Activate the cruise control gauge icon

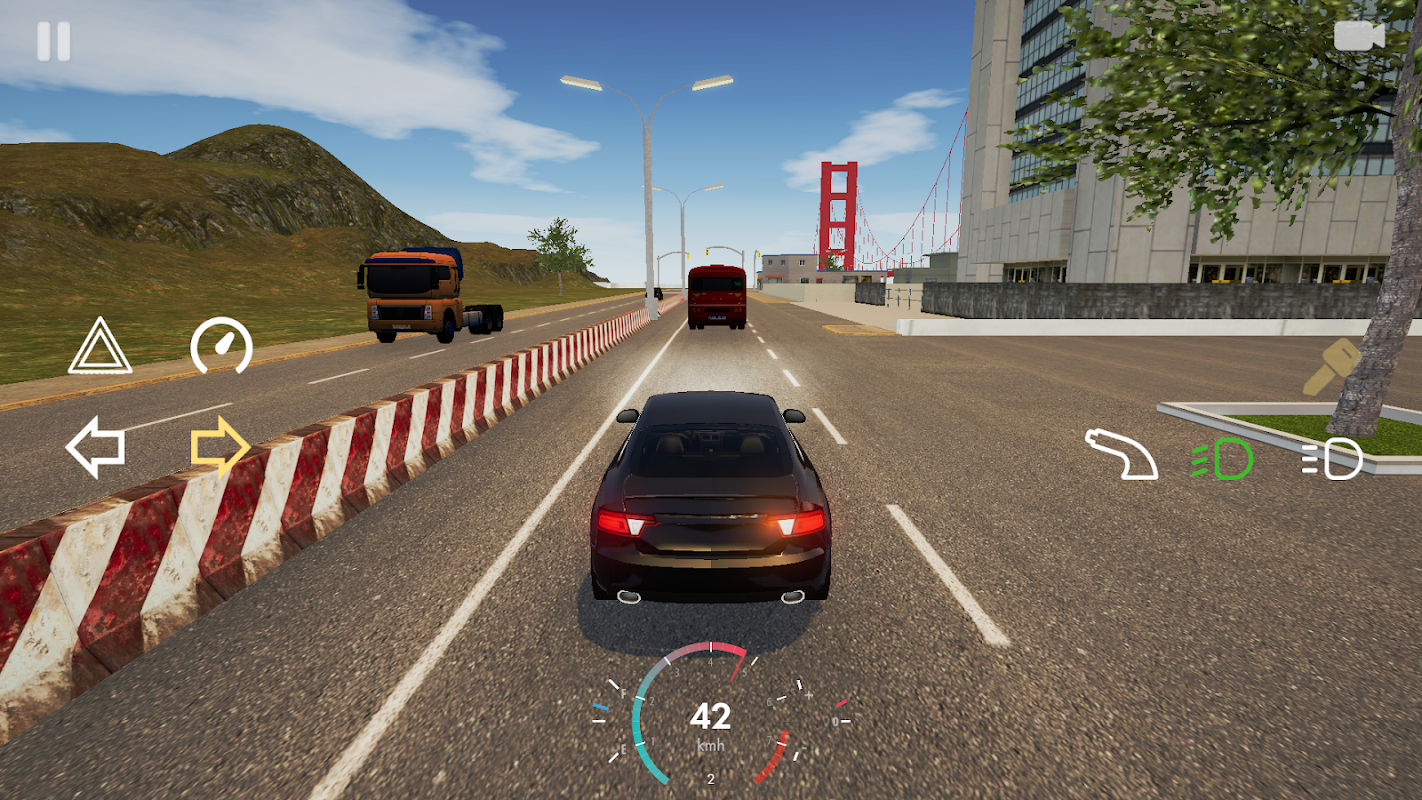point(221,346)
